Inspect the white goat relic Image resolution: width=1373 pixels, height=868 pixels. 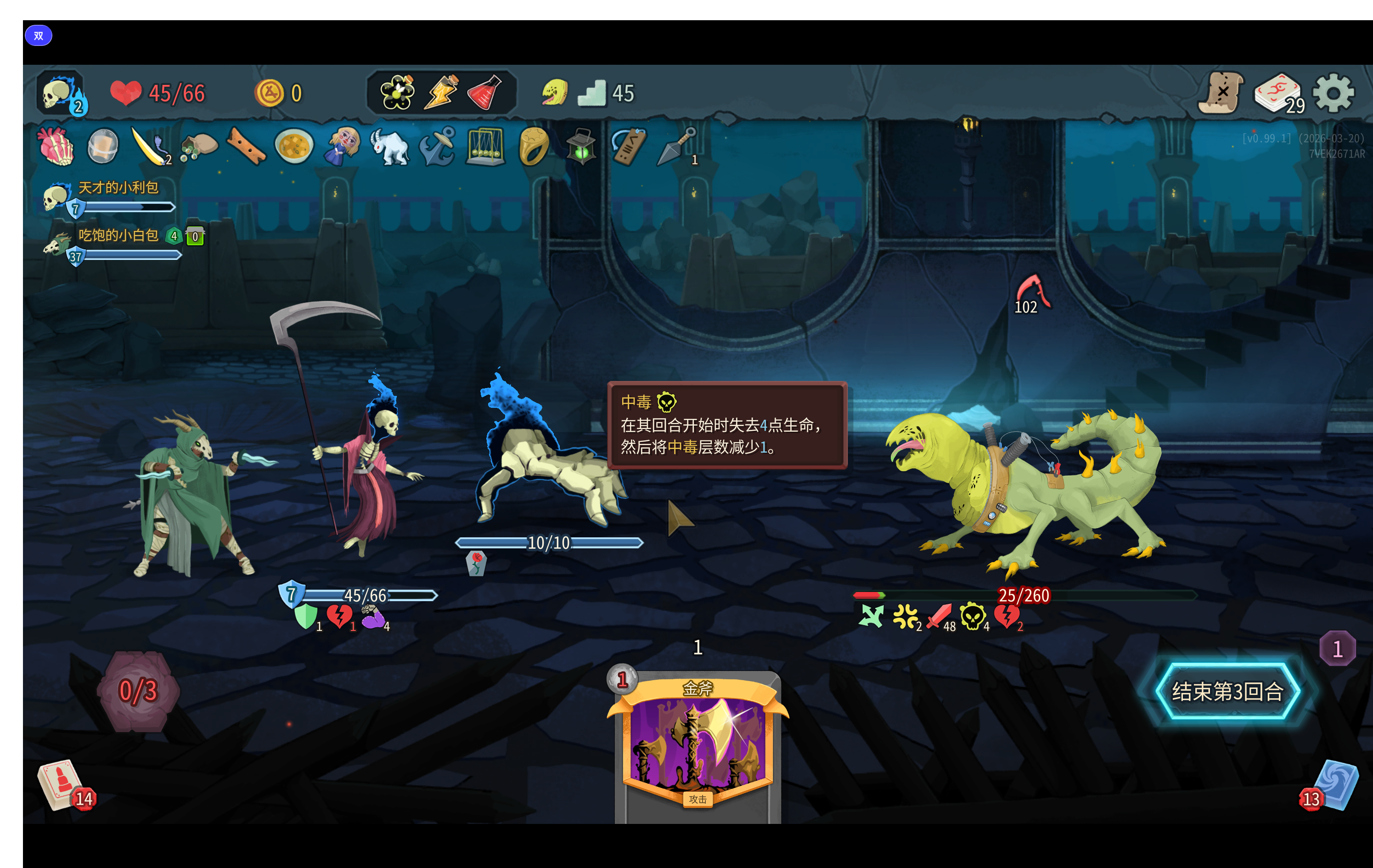[x=389, y=147]
